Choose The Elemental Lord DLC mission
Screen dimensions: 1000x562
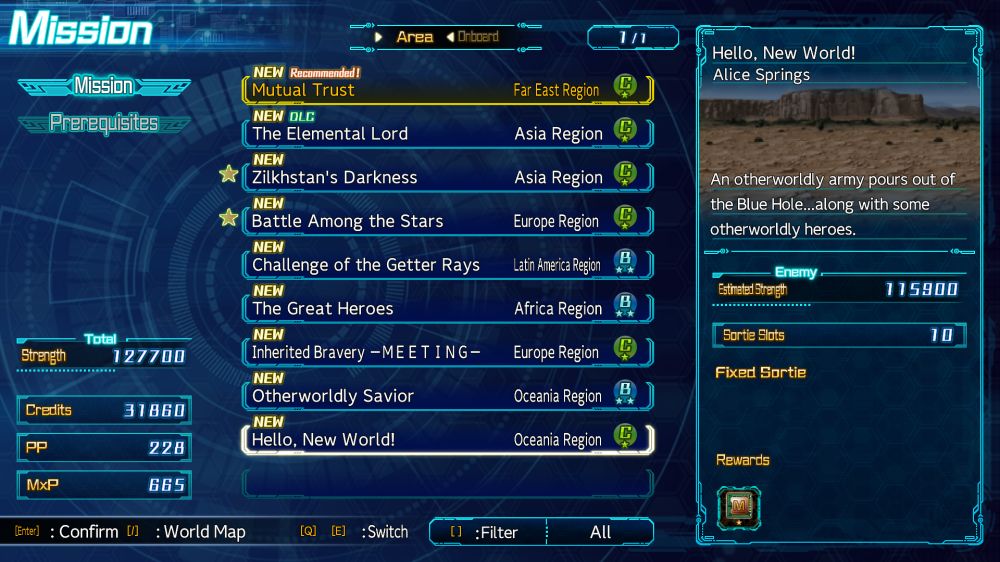click(x=446, y=134)
